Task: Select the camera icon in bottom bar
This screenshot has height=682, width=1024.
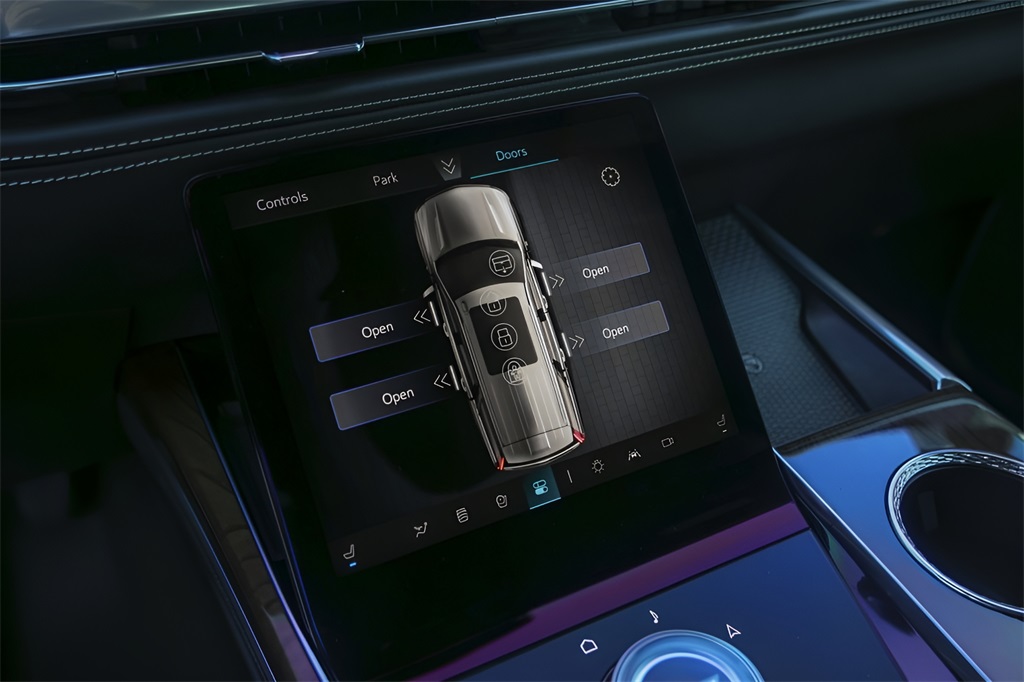Action: [x=667, y=441]
